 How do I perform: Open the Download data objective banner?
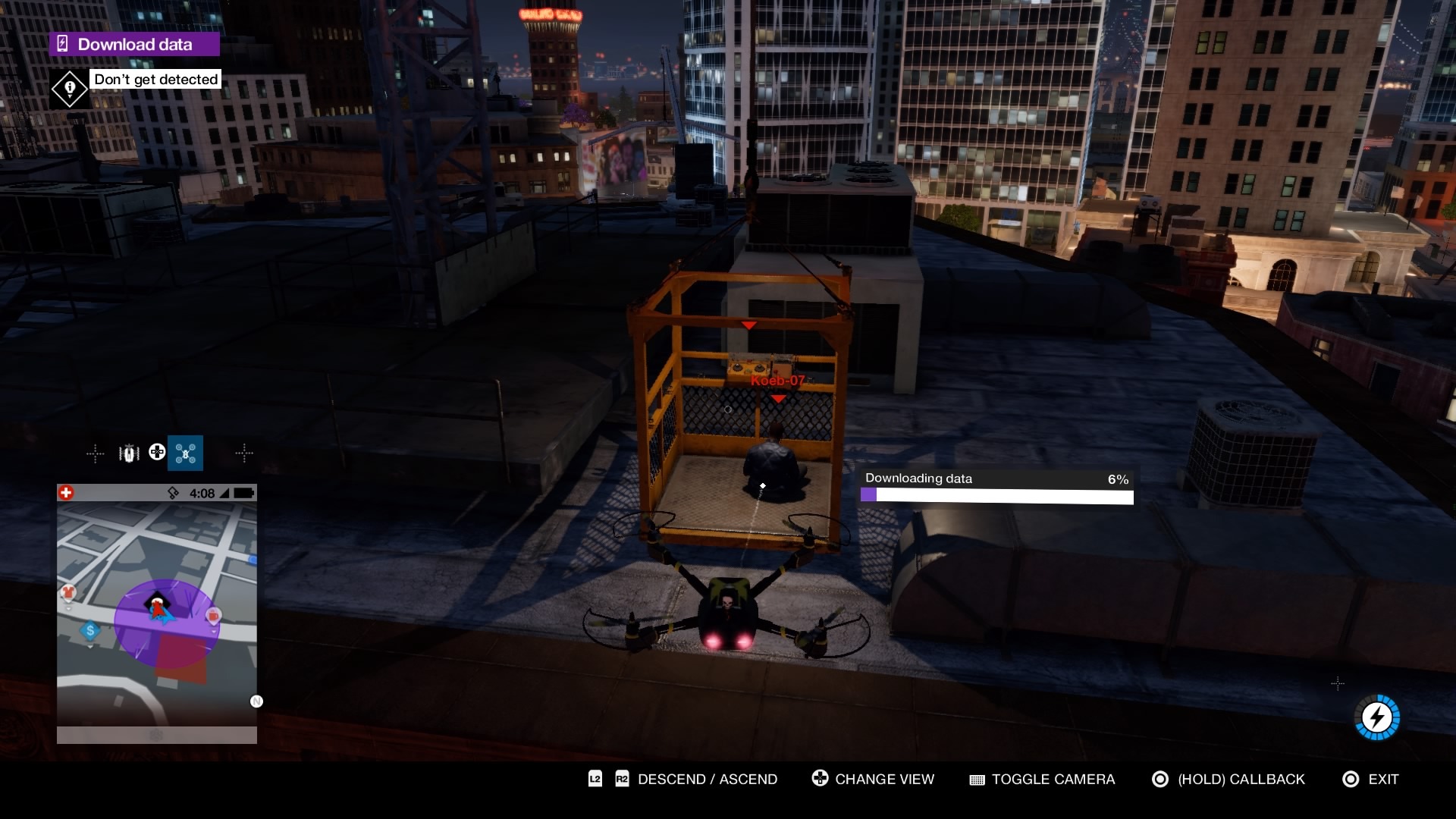coord(134,44)
